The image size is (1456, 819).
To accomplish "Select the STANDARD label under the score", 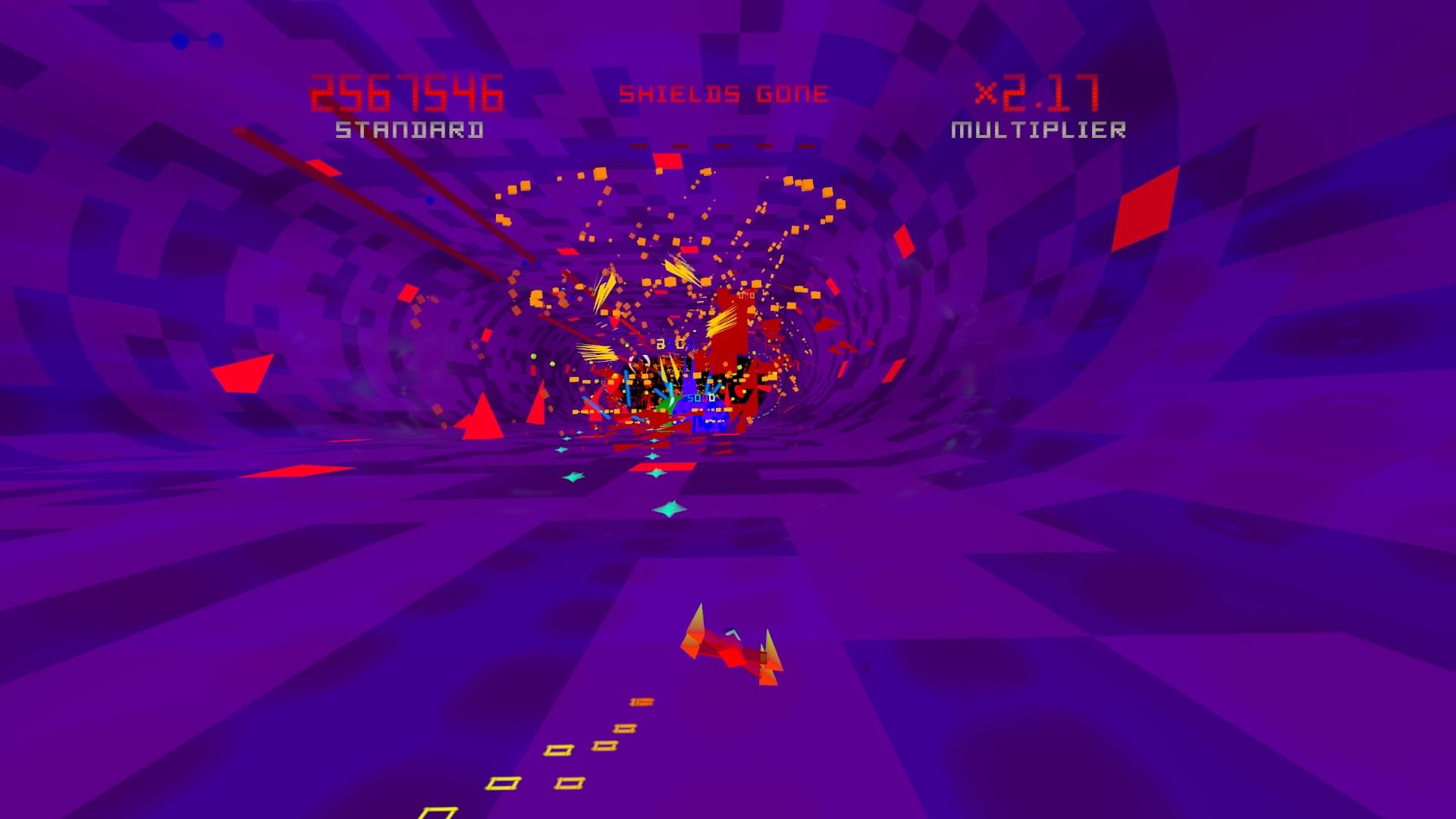I will tap(406, 130).
